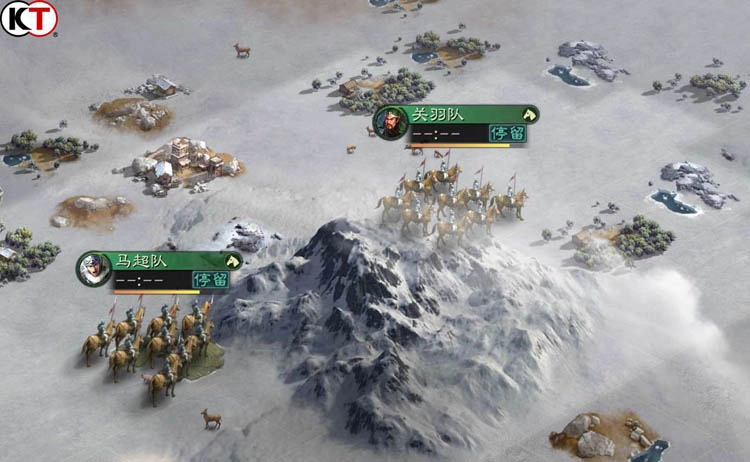The image size is (750, 462).
Task: Click the 停留 button under 马超队
Action: 210,280
